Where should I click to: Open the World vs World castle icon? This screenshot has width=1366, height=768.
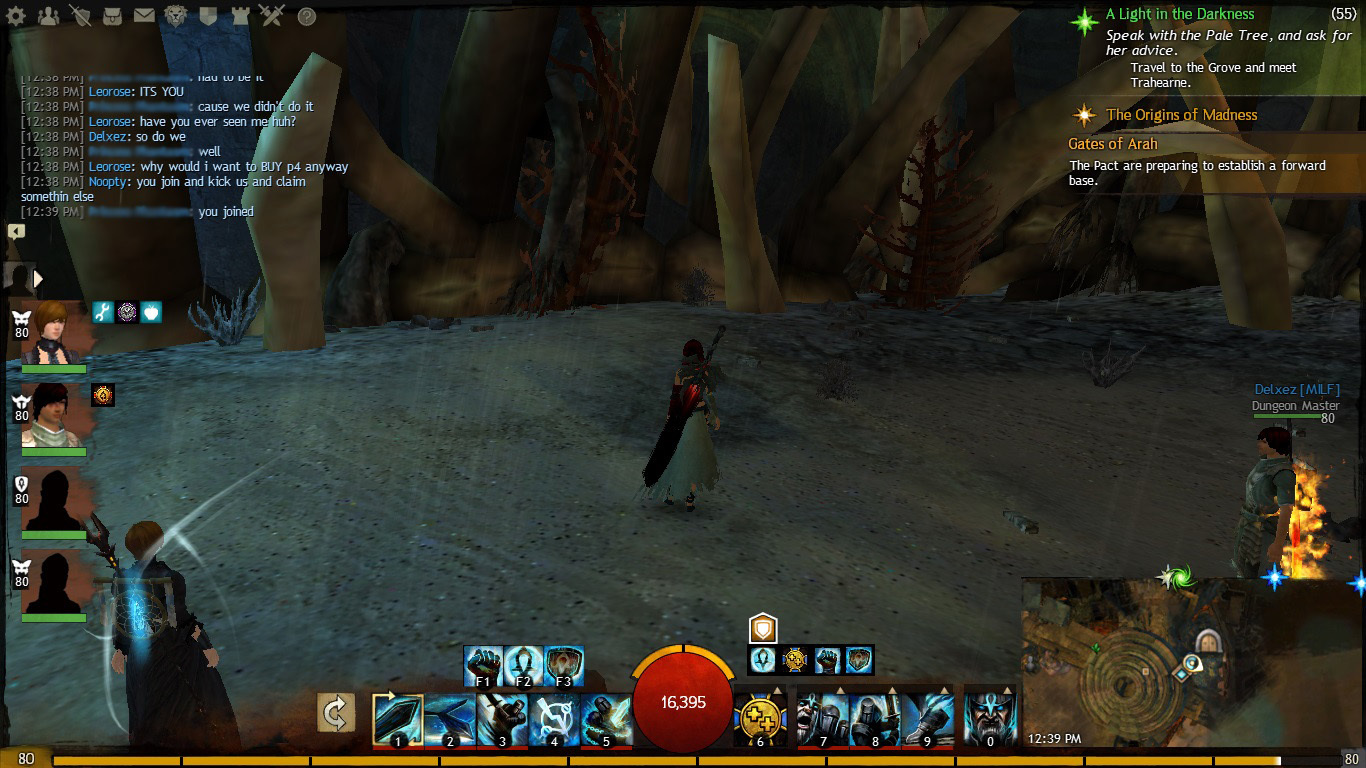240,16
